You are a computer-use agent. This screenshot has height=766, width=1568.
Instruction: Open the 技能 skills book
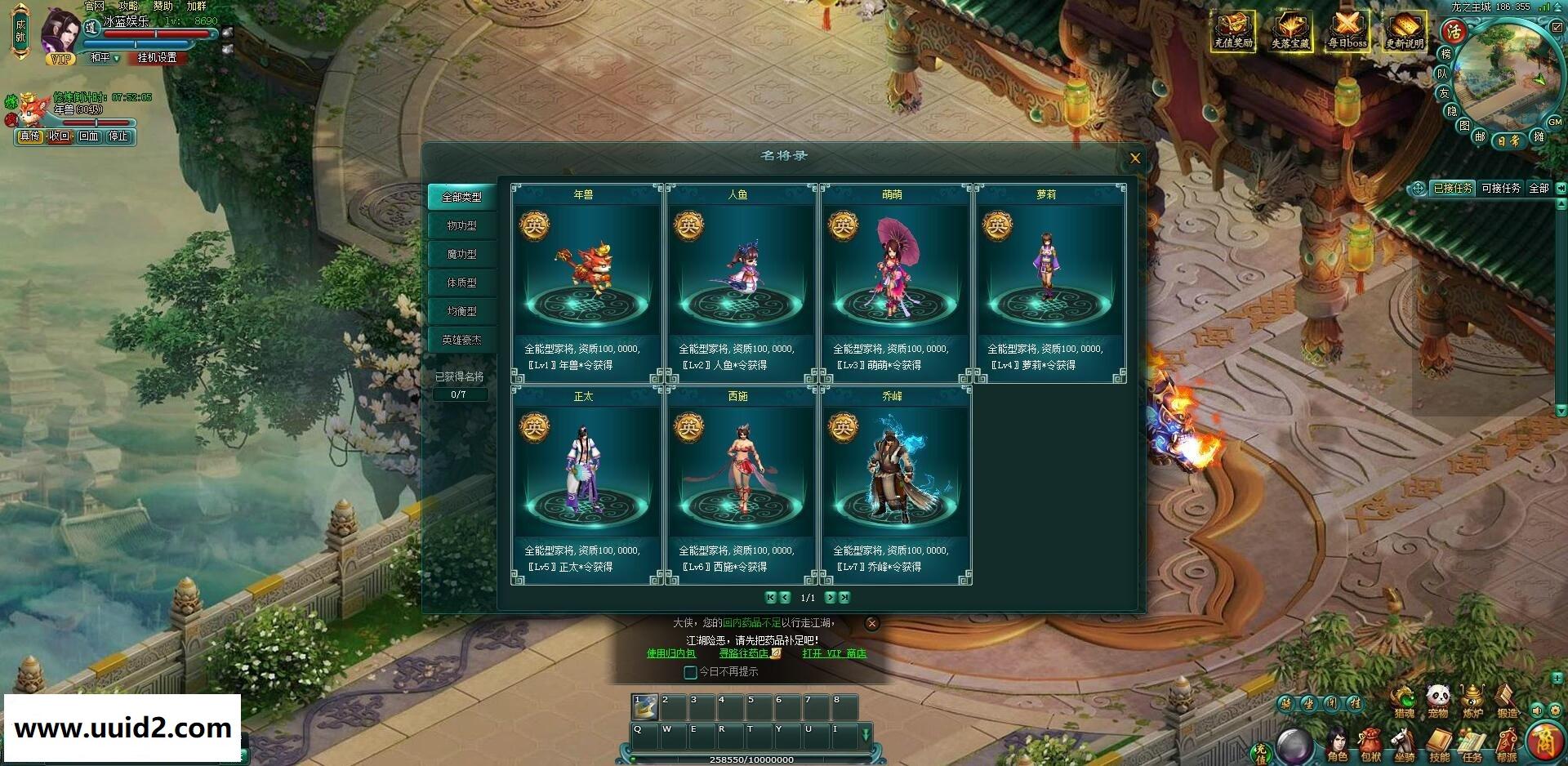pos(1439,744)
